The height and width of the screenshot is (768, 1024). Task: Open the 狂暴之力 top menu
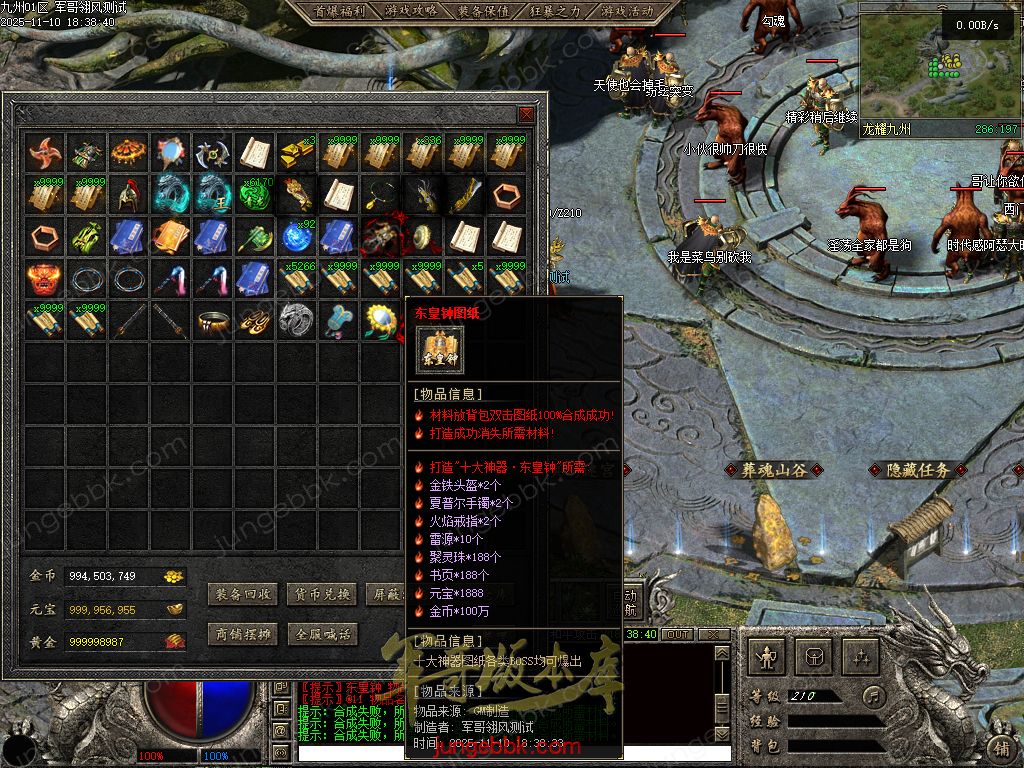coord(556,11)
